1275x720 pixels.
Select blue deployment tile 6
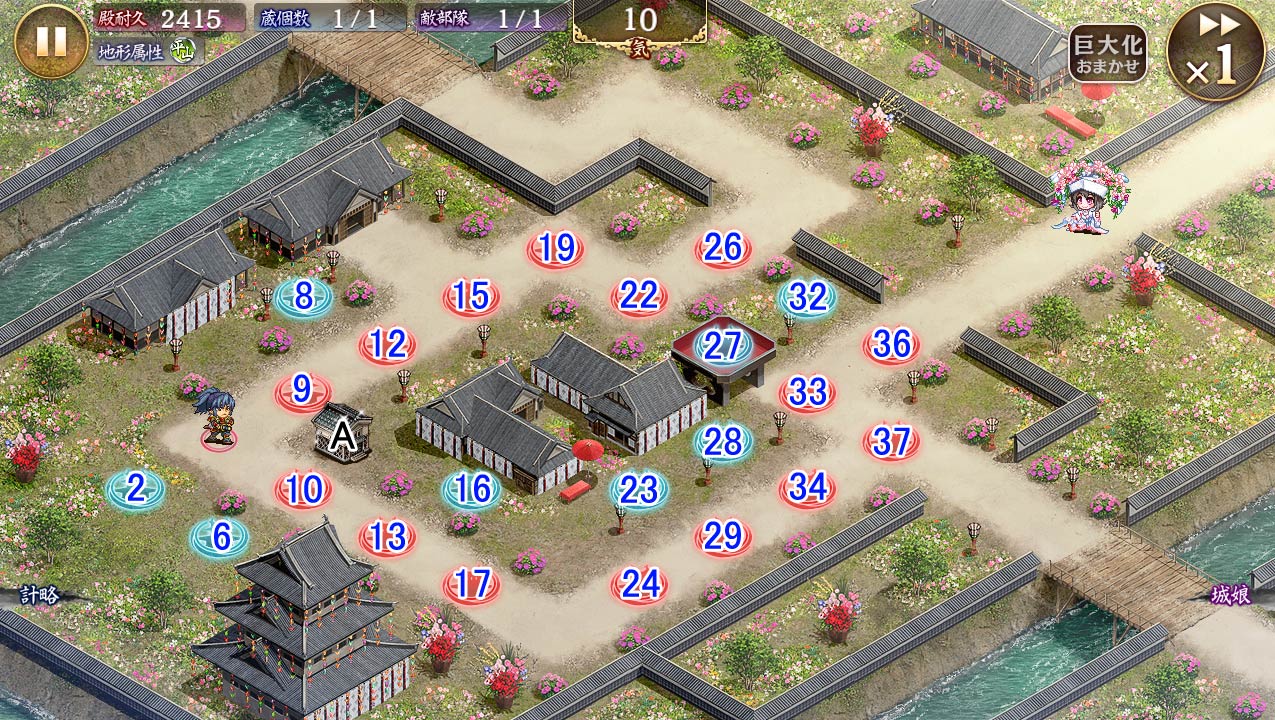tap(220, 538)
